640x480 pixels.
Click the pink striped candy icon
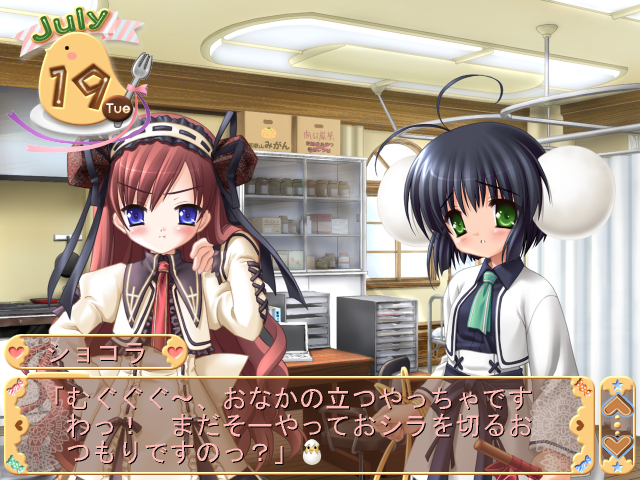[13, 390]
